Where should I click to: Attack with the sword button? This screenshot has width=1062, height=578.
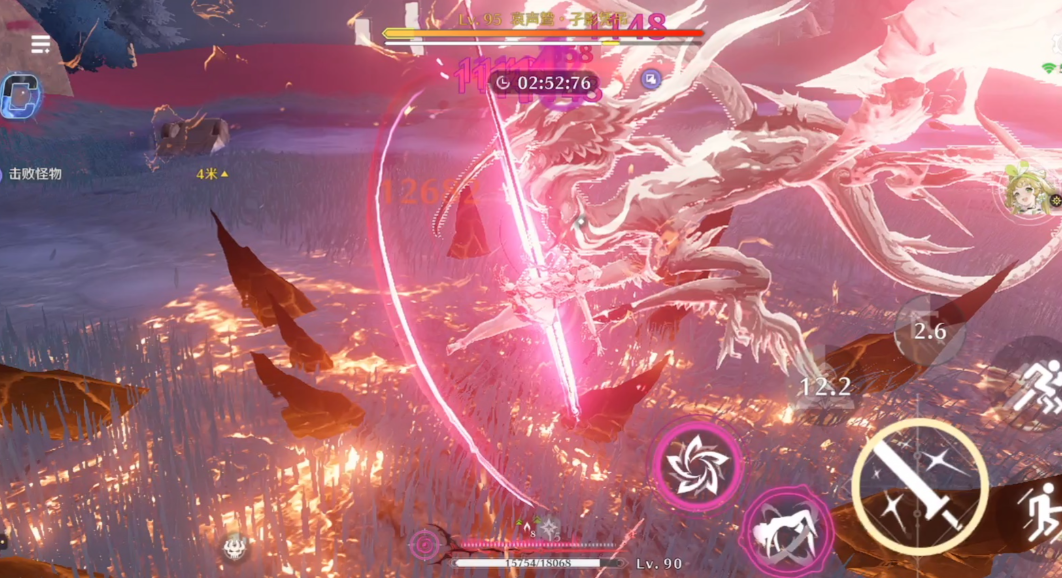pyautogui.click(x=920, y=487)
